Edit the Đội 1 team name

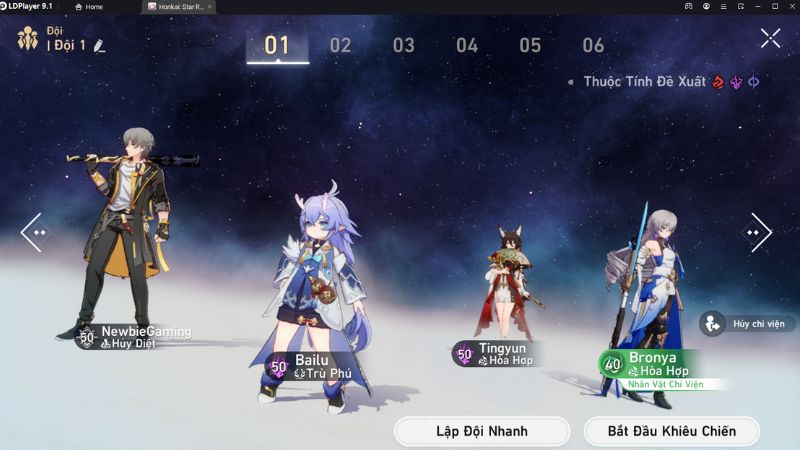tap(99, 46)
